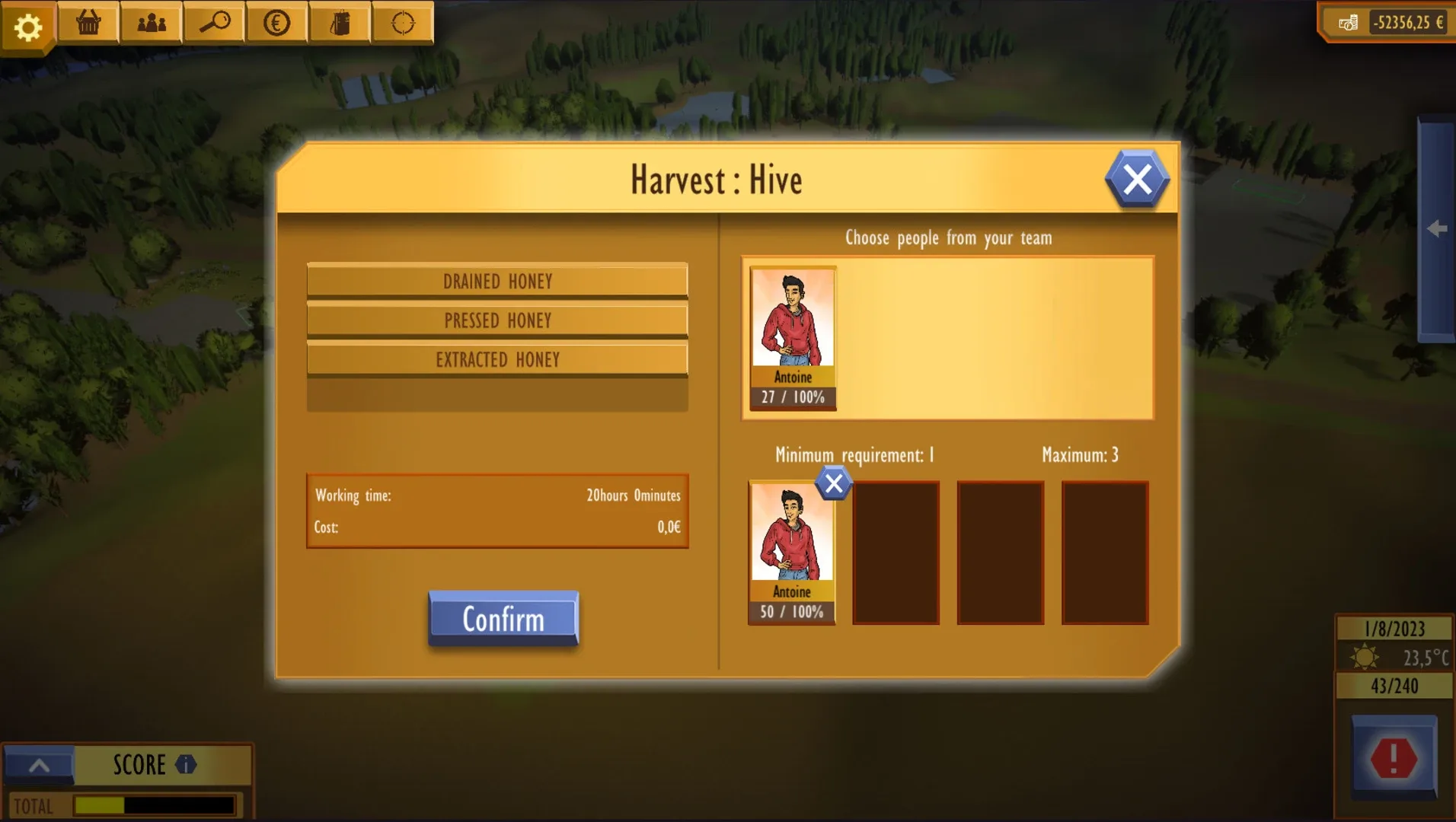
Task: Click the total score progress bar
Action: [152, 805]
